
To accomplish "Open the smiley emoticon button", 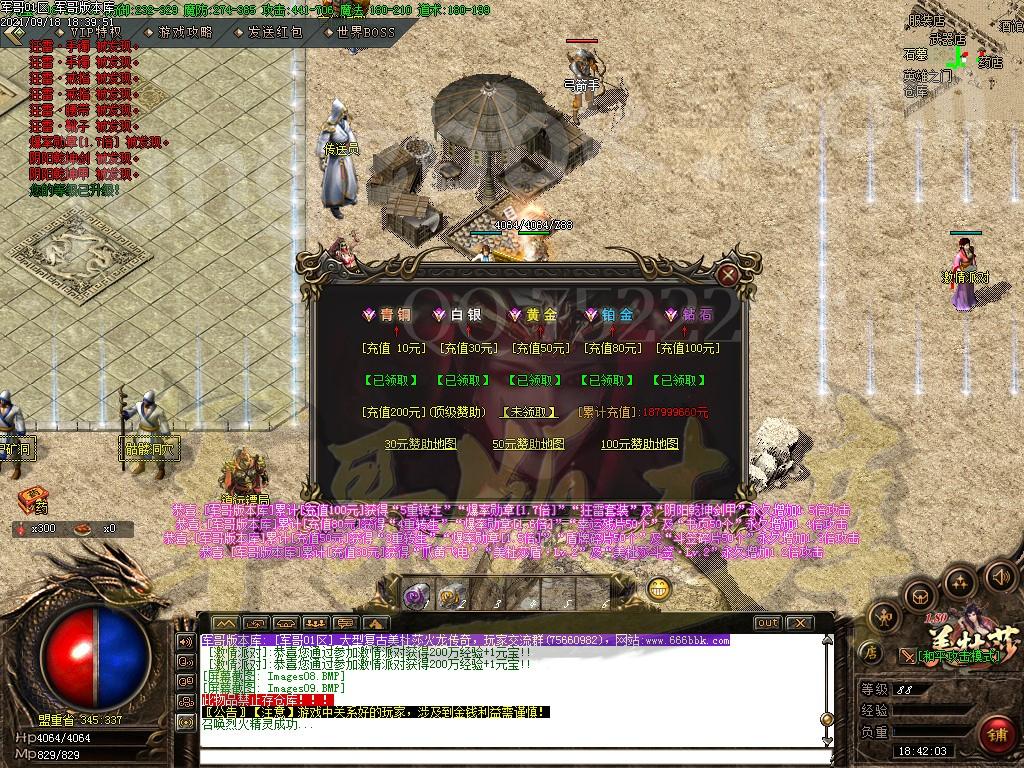I will 658,589.
